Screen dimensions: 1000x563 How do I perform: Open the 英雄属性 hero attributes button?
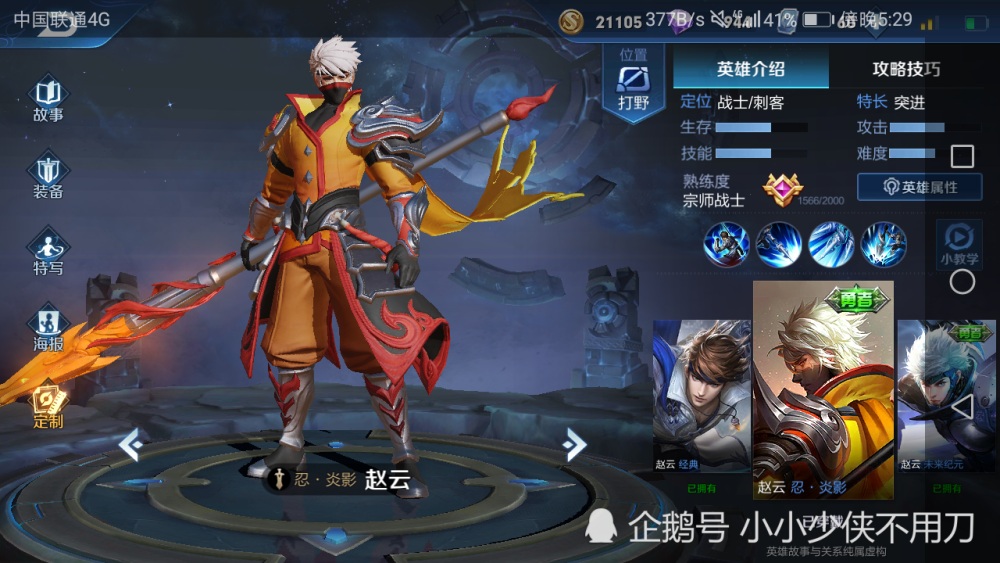pyautogui.click(x=919, y=187)
